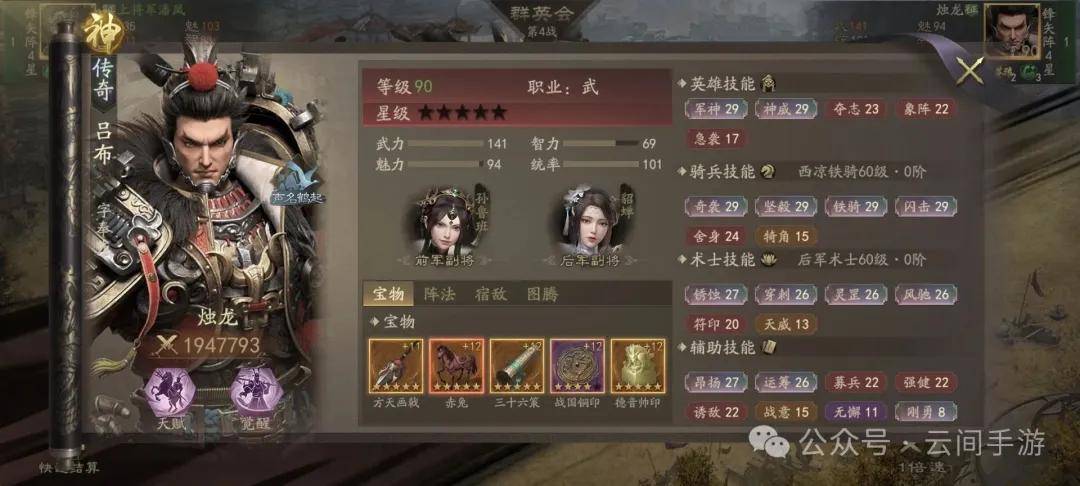This screenshot has height=486, width=1080.
Task: Select the 三十六策 treasure slot
Action: pyautogui.click(x=517, y=366)
